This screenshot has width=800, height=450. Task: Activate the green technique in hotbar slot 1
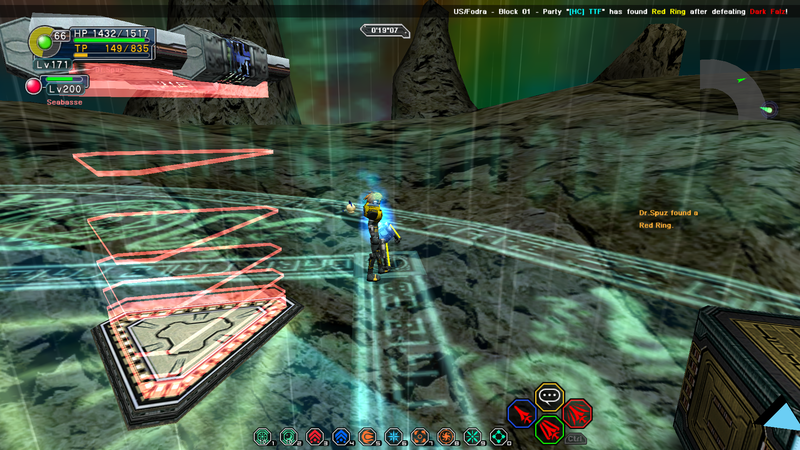262,436
